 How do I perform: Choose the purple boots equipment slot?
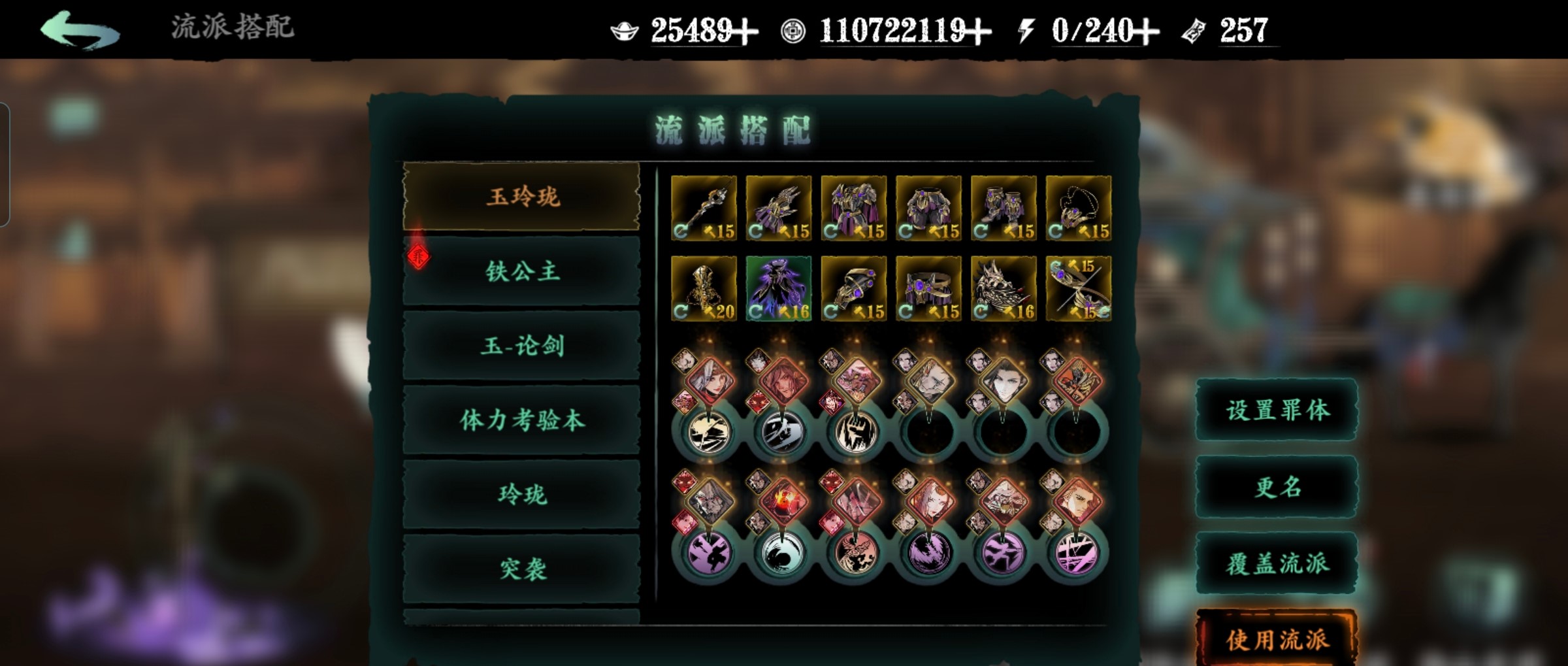coord(1004,208)
